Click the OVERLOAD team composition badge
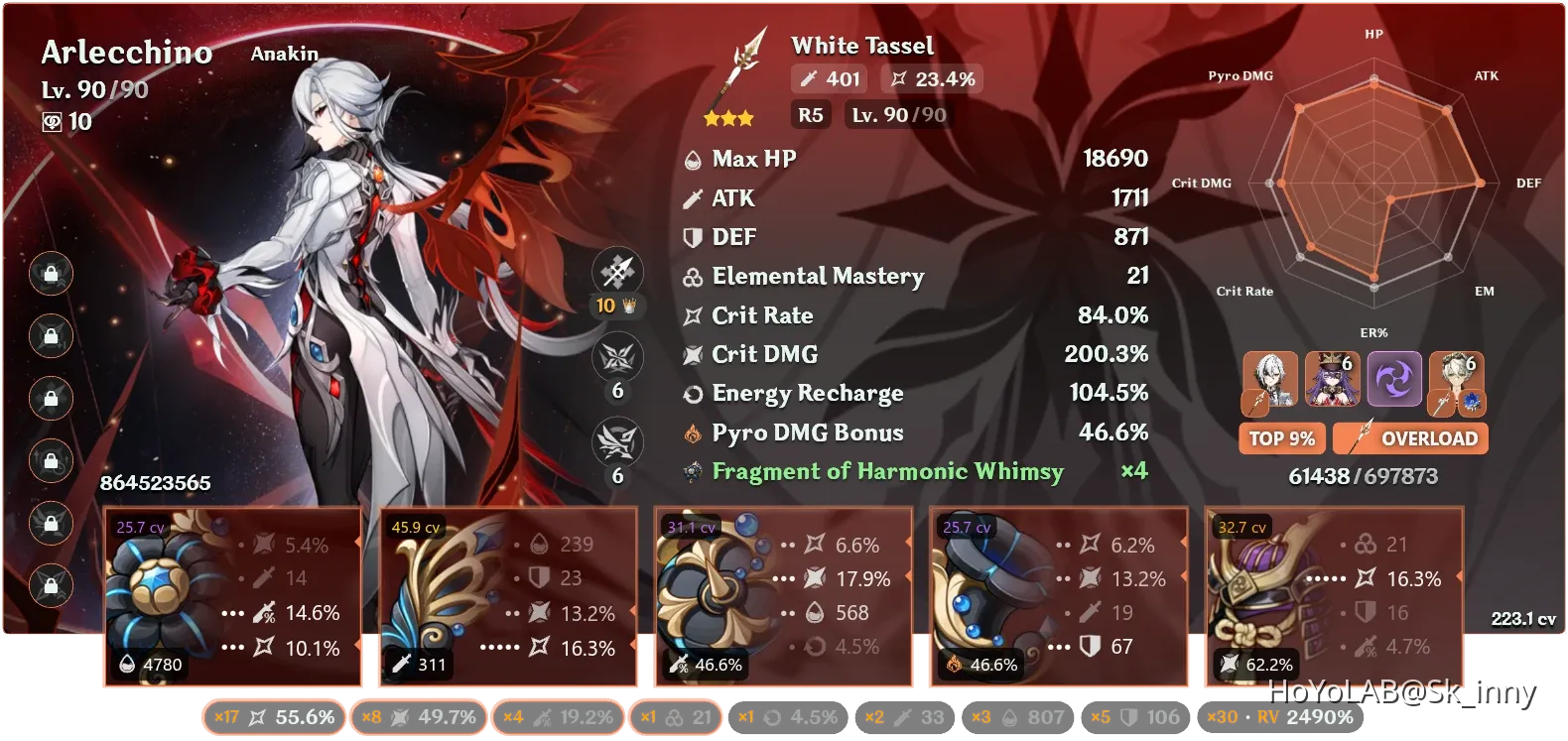This screenshot has width=1568, height=741. pos(1410,437)
